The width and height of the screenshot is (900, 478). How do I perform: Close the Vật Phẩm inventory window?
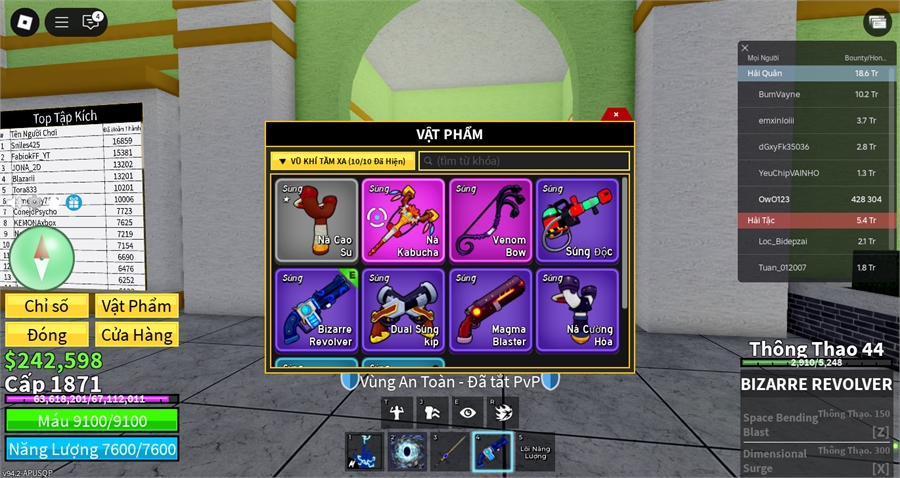[616, 115]
